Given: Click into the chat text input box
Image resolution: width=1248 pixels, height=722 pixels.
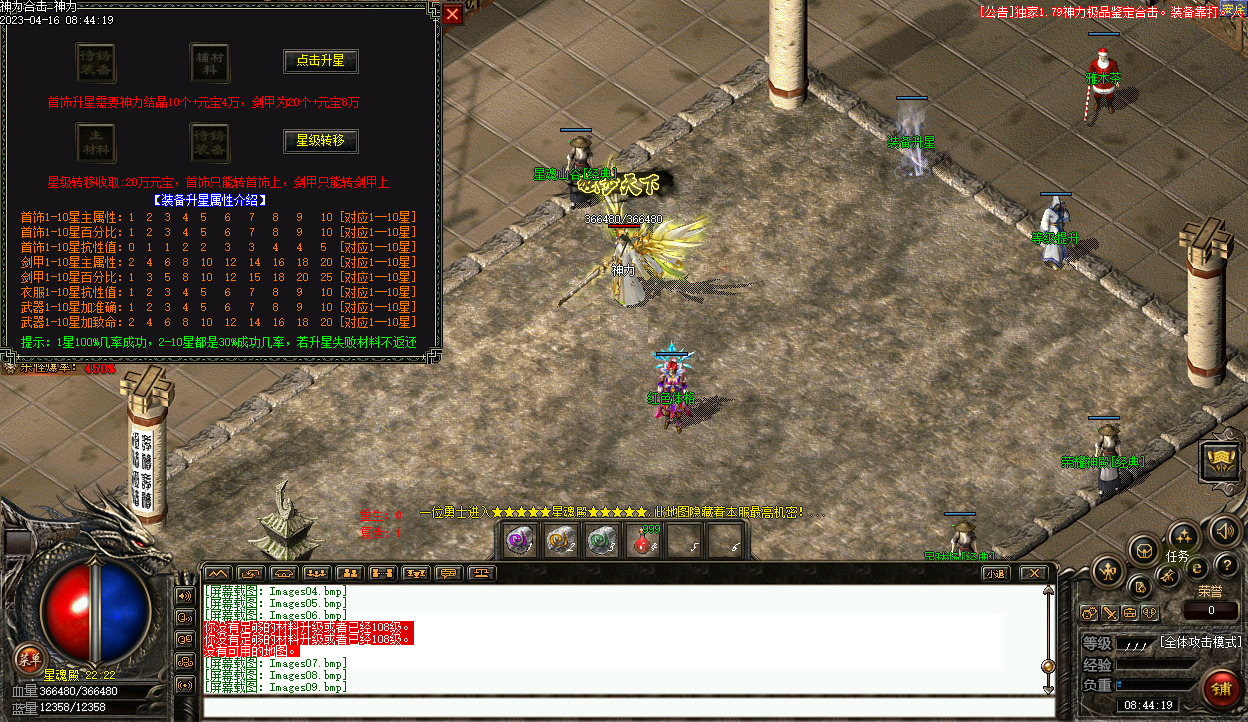Looking at the screenshot, I should (628, 707).
